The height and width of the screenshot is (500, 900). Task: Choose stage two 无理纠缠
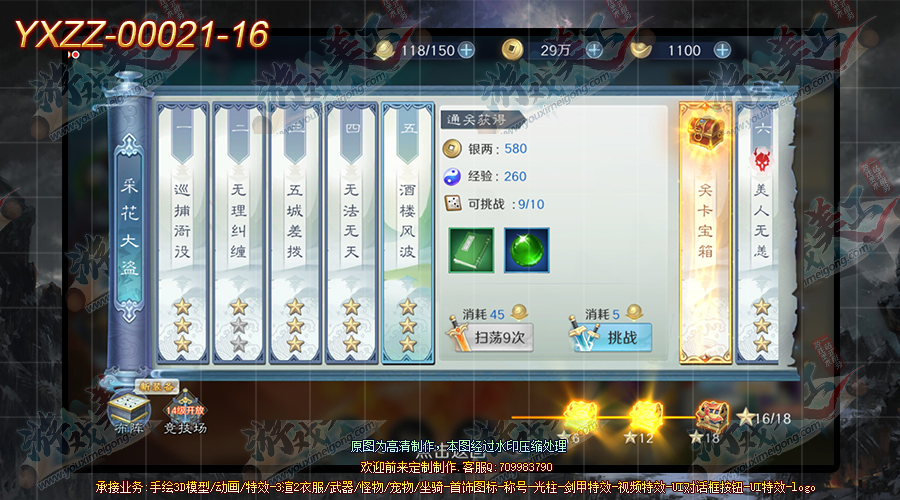tap(238, 232)
